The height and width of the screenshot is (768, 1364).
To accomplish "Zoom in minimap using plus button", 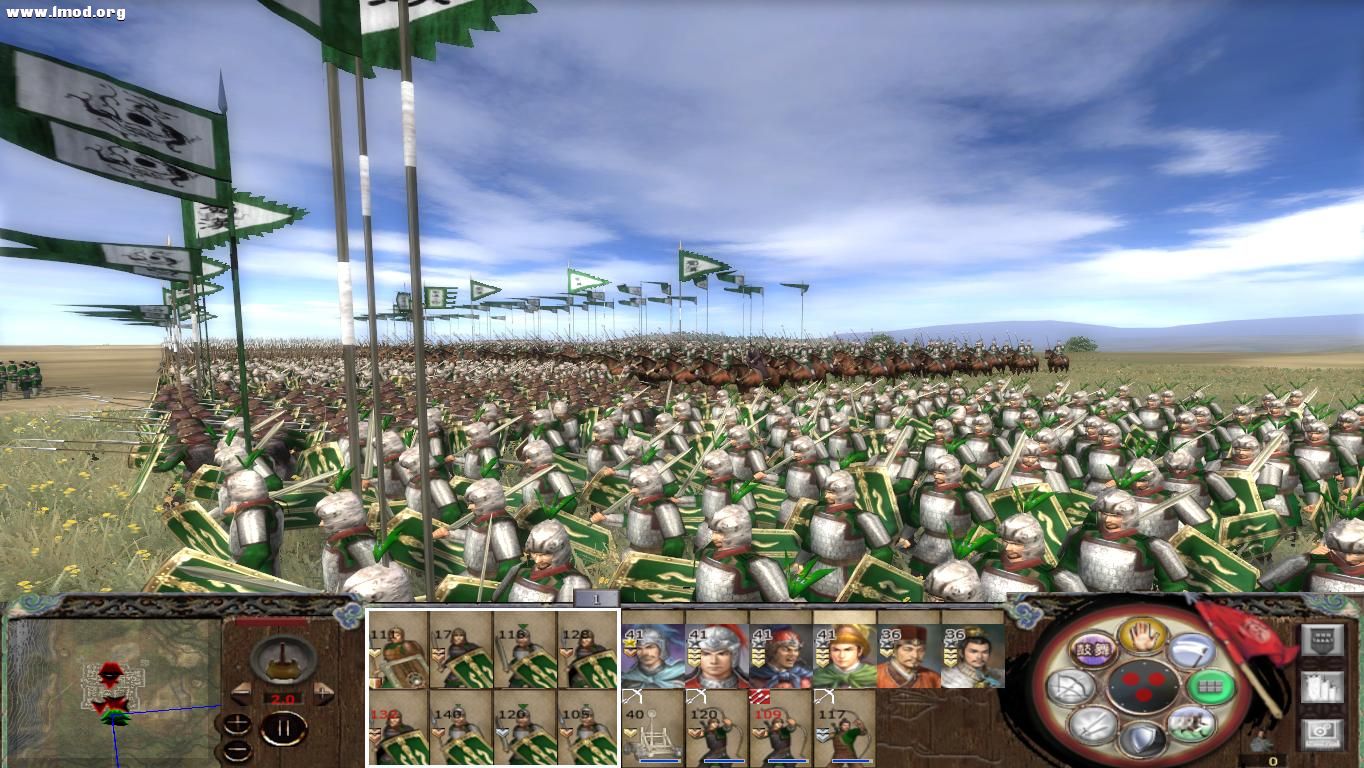I will click(237, 724).
